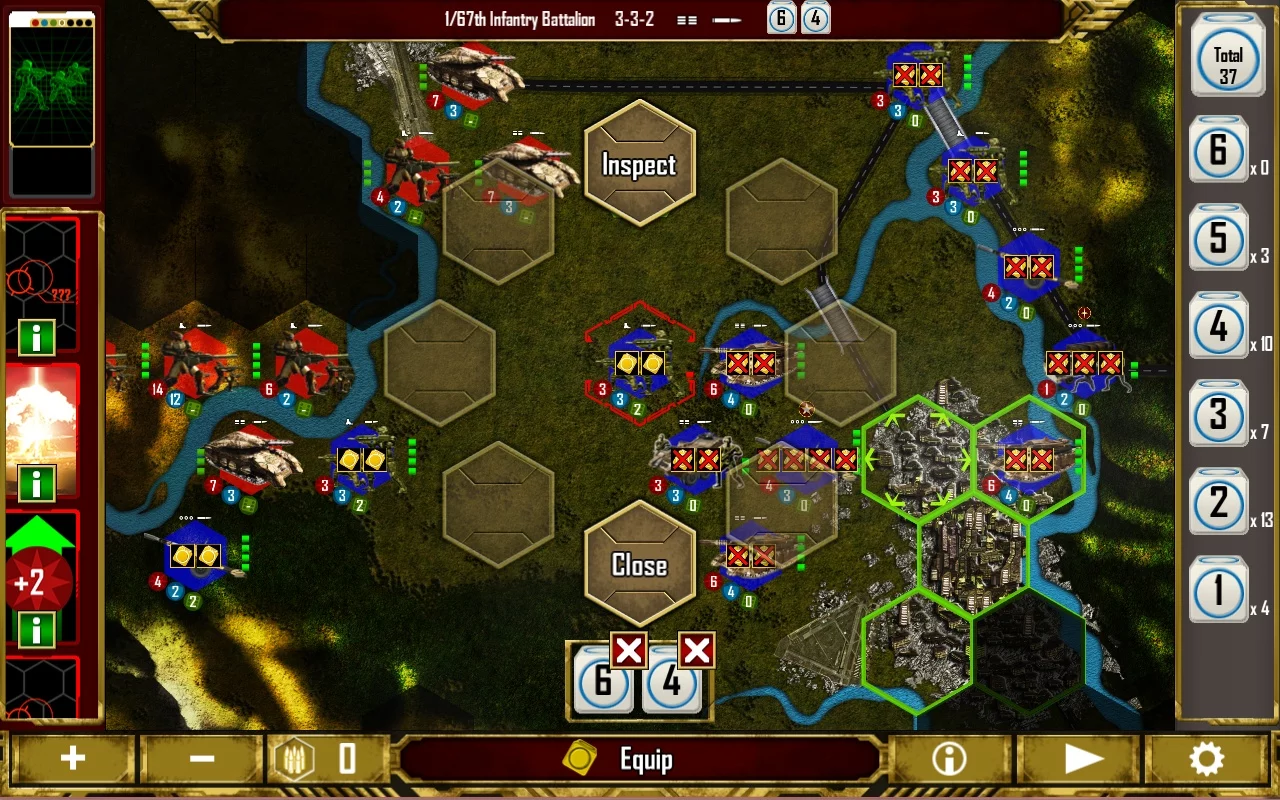This screenshot has height=800, width=1280.
Task: Toggle the '6' die token in the battalion header
Action: 780,19
